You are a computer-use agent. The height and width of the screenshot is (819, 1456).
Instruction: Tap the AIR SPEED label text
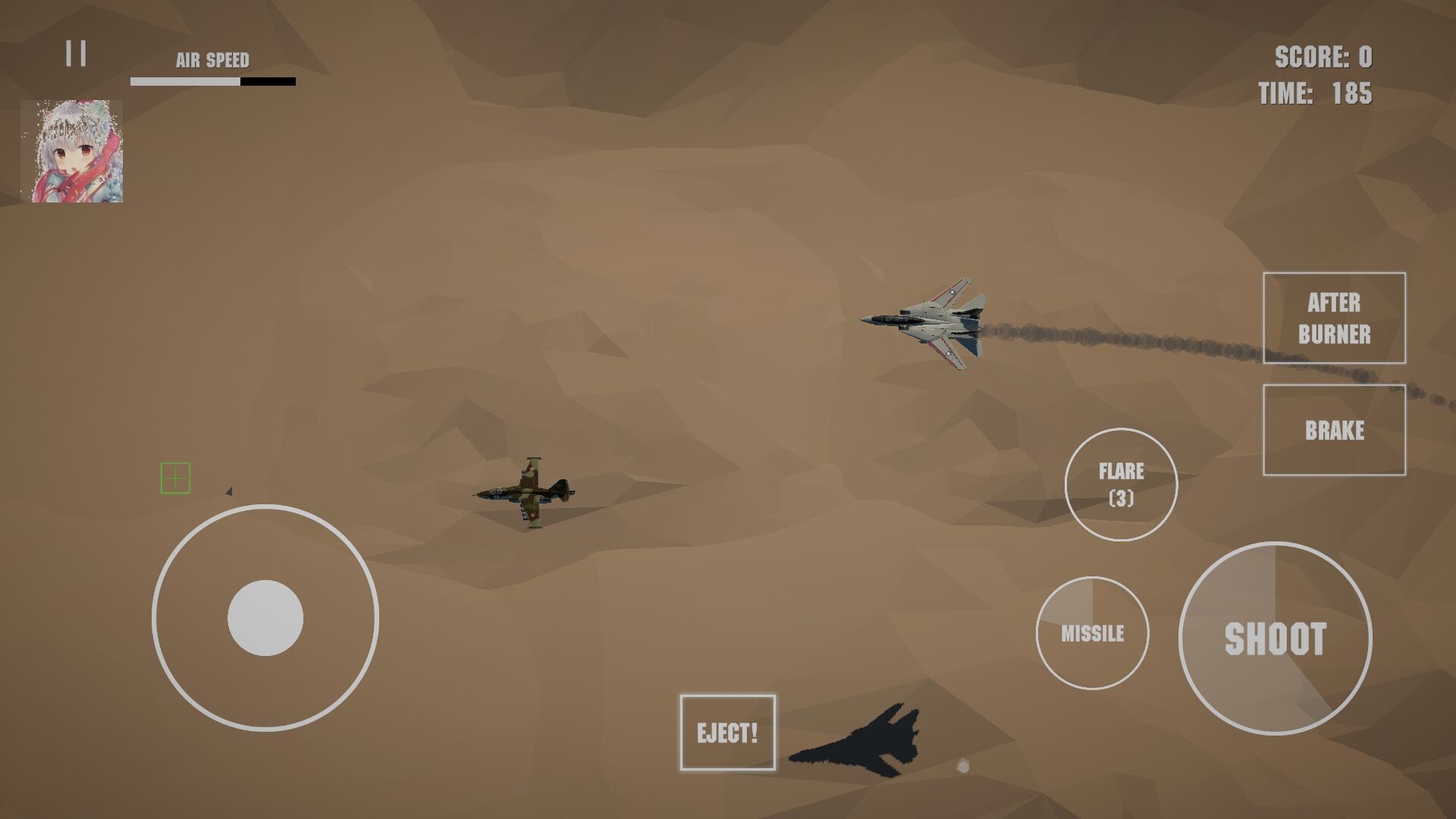(x=213, y=59)
